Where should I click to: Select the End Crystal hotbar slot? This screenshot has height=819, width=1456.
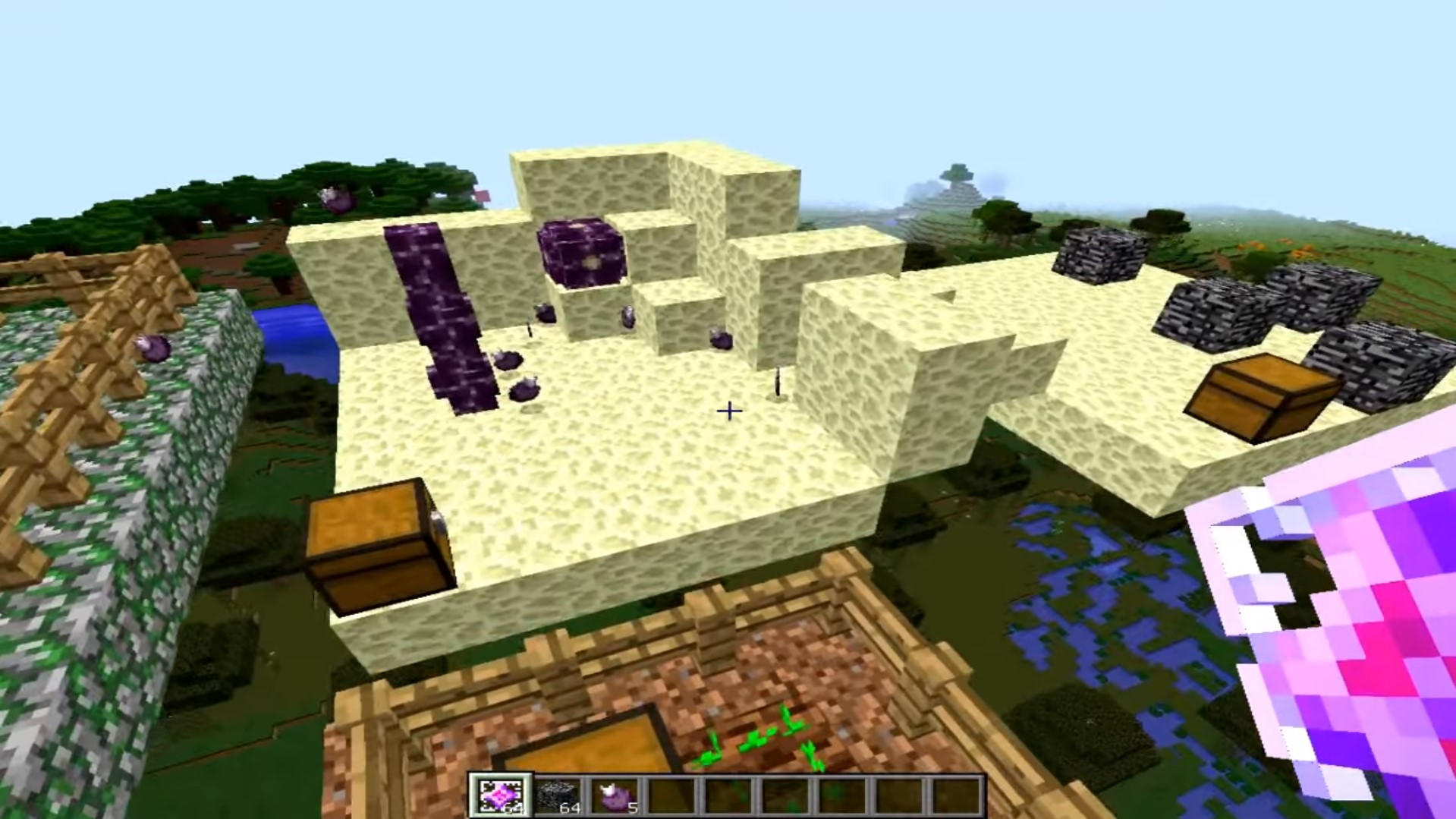pos(500,796)
